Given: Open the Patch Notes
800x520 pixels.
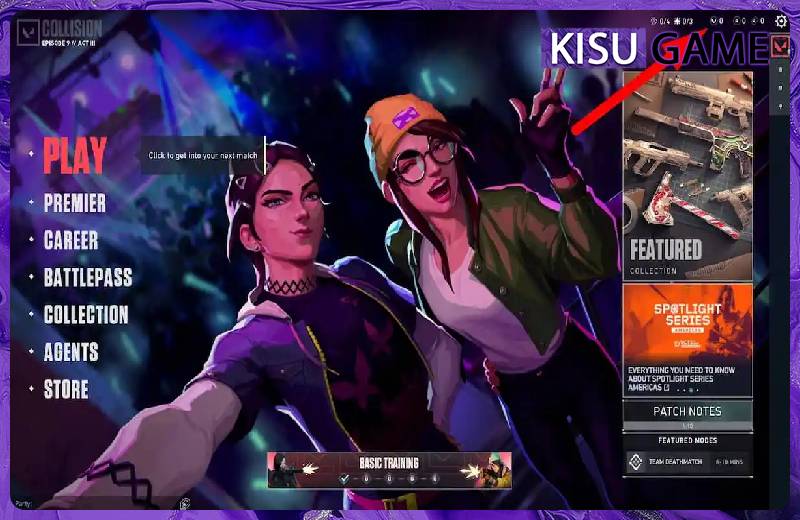Looking at the screenshot, I should [x=687, y=412].
